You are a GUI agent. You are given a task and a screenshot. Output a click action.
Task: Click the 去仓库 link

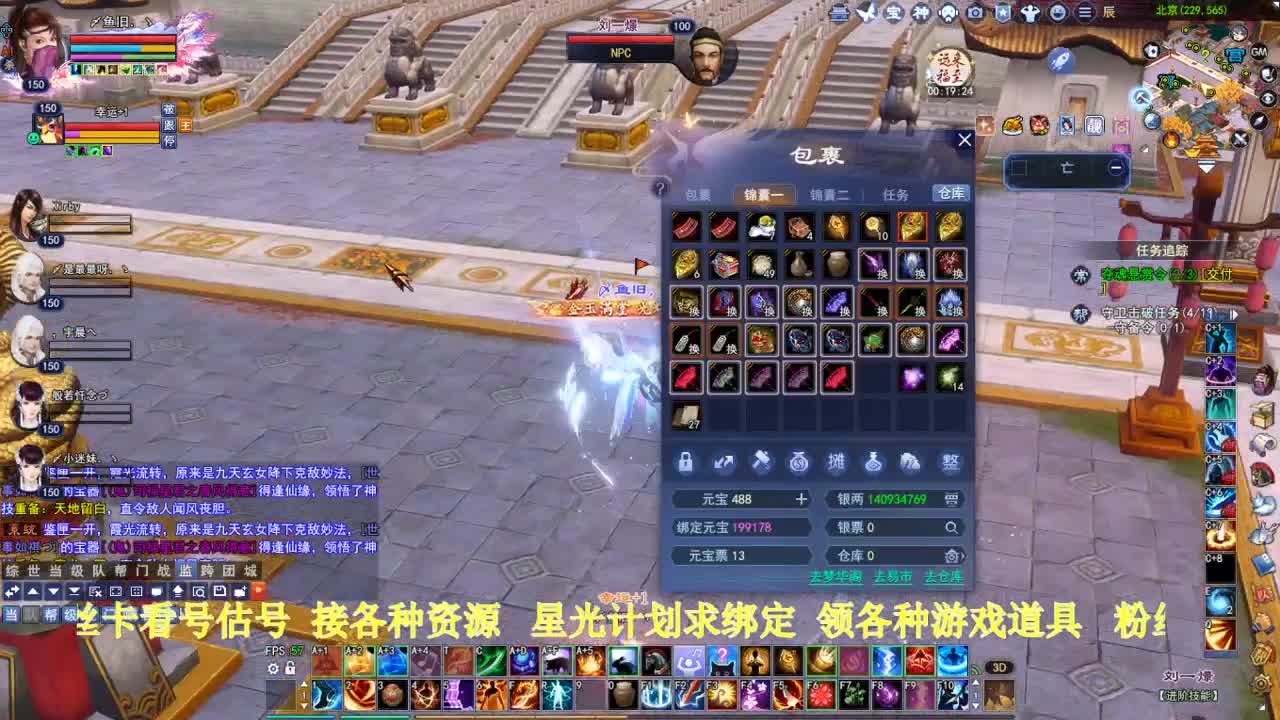(945, 576)
